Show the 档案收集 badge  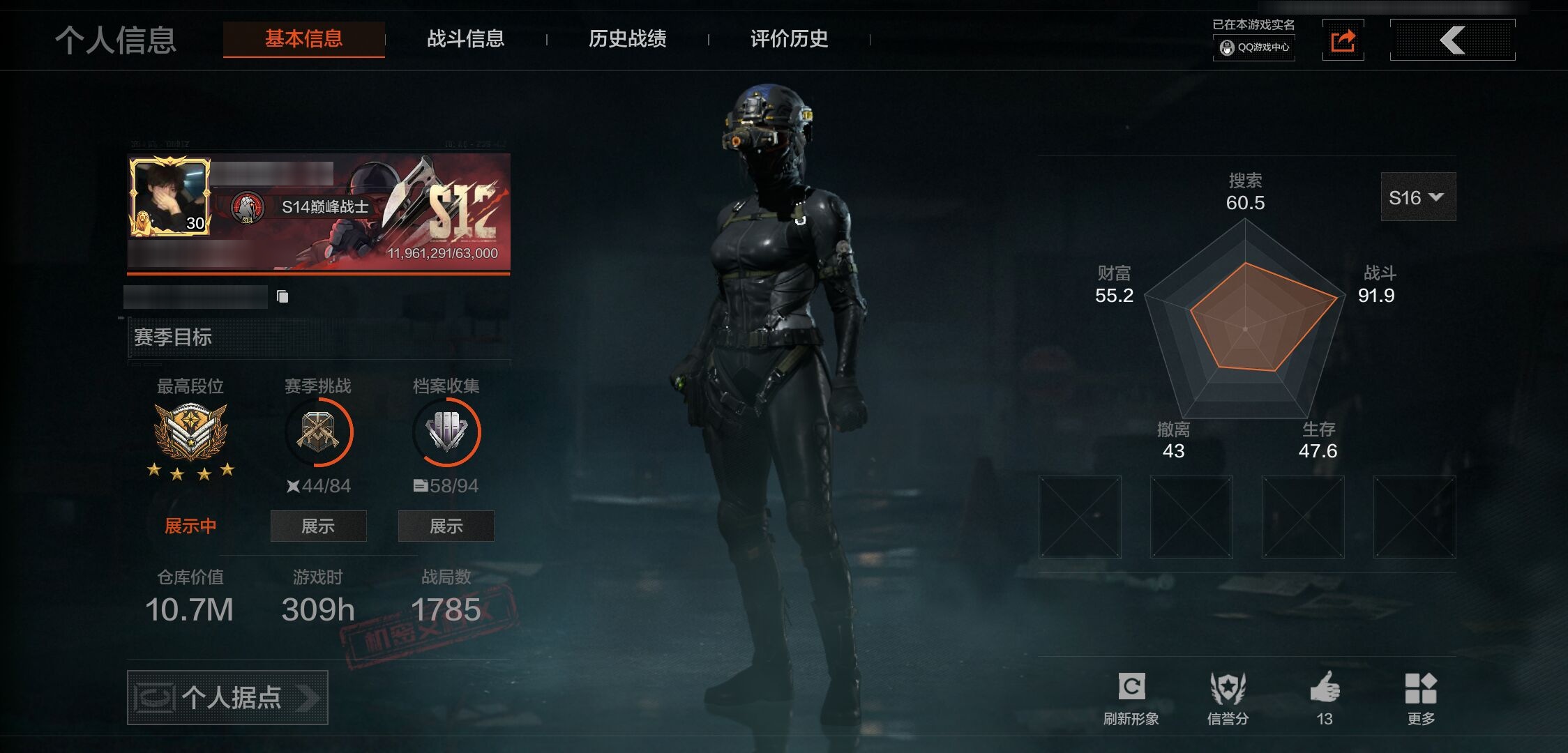point(446,526)
